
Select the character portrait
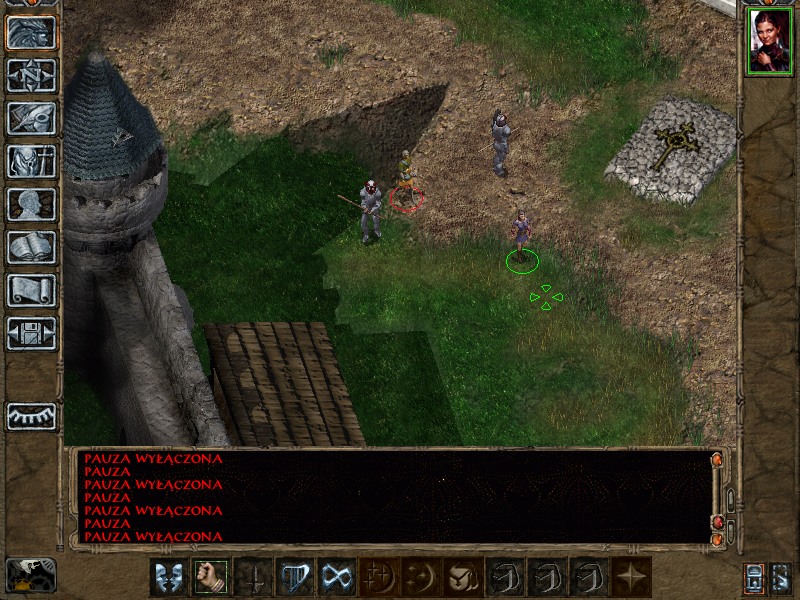coord(769,42)
